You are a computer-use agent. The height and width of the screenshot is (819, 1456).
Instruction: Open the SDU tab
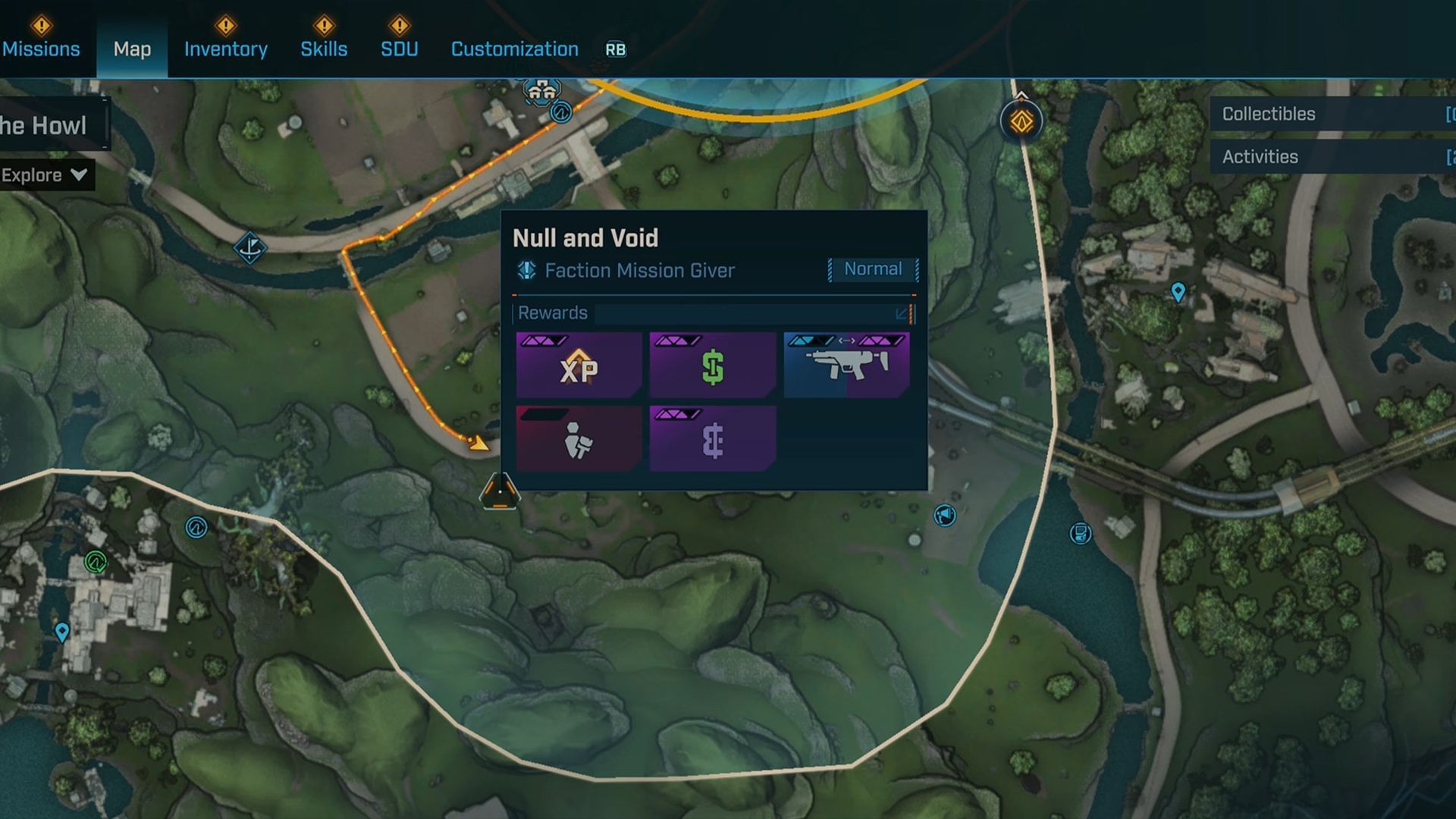399,49
